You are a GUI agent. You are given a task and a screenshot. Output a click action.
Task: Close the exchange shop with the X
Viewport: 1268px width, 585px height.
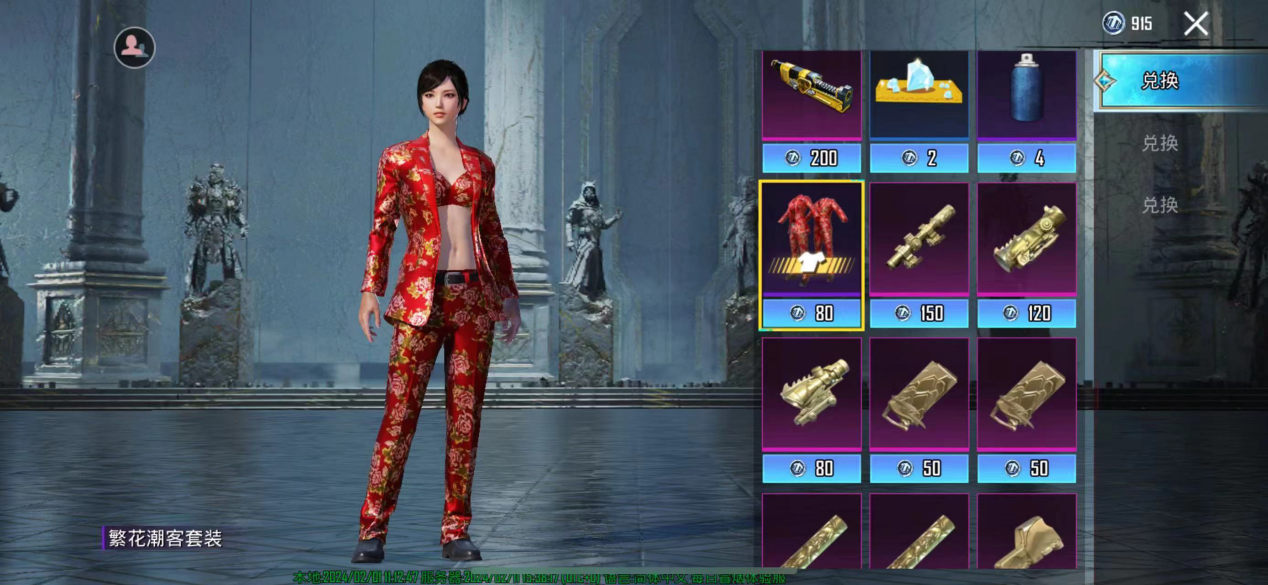[x=1196, y=24]
